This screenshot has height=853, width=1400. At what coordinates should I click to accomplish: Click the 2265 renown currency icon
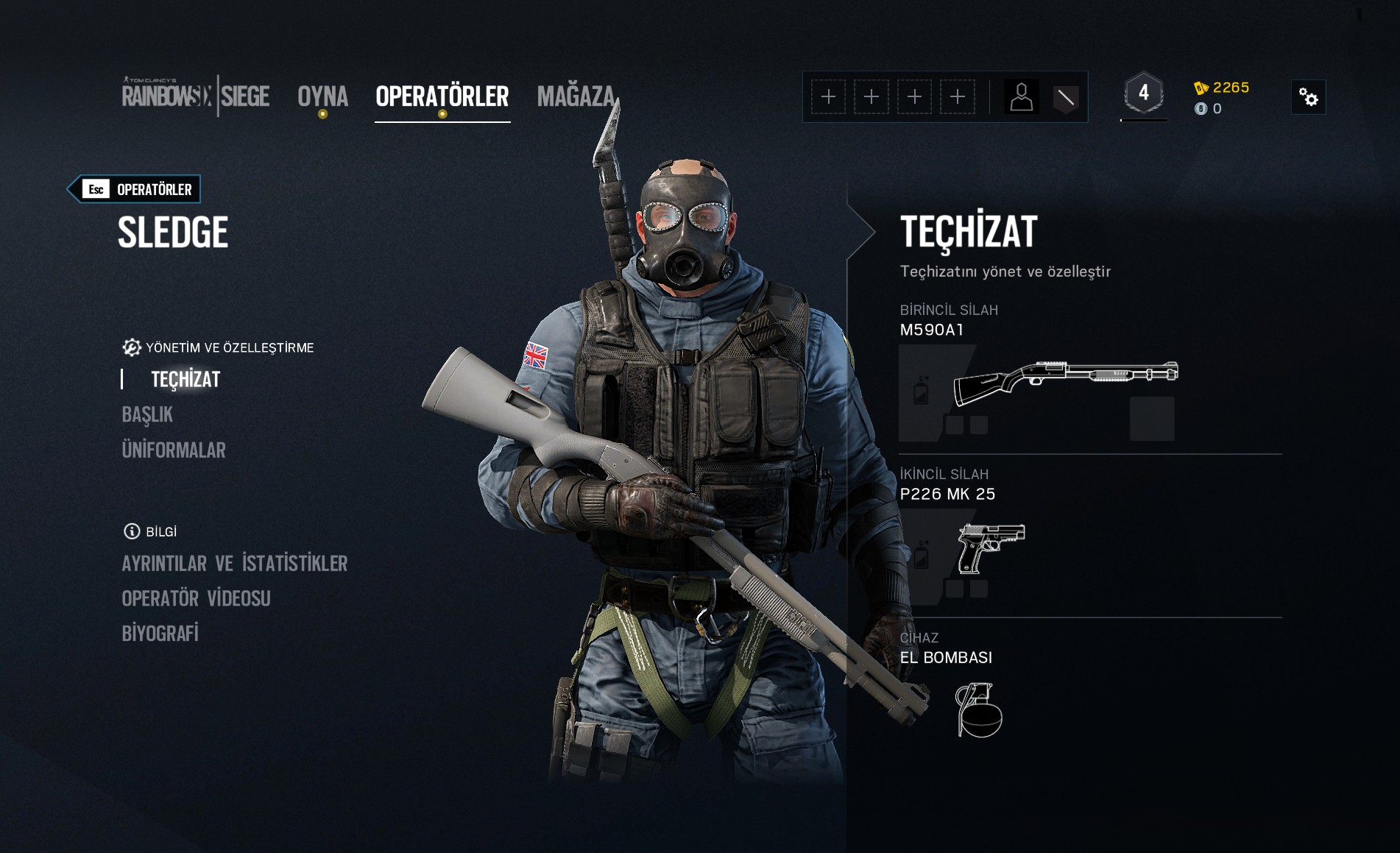[x=1201, y=88]
